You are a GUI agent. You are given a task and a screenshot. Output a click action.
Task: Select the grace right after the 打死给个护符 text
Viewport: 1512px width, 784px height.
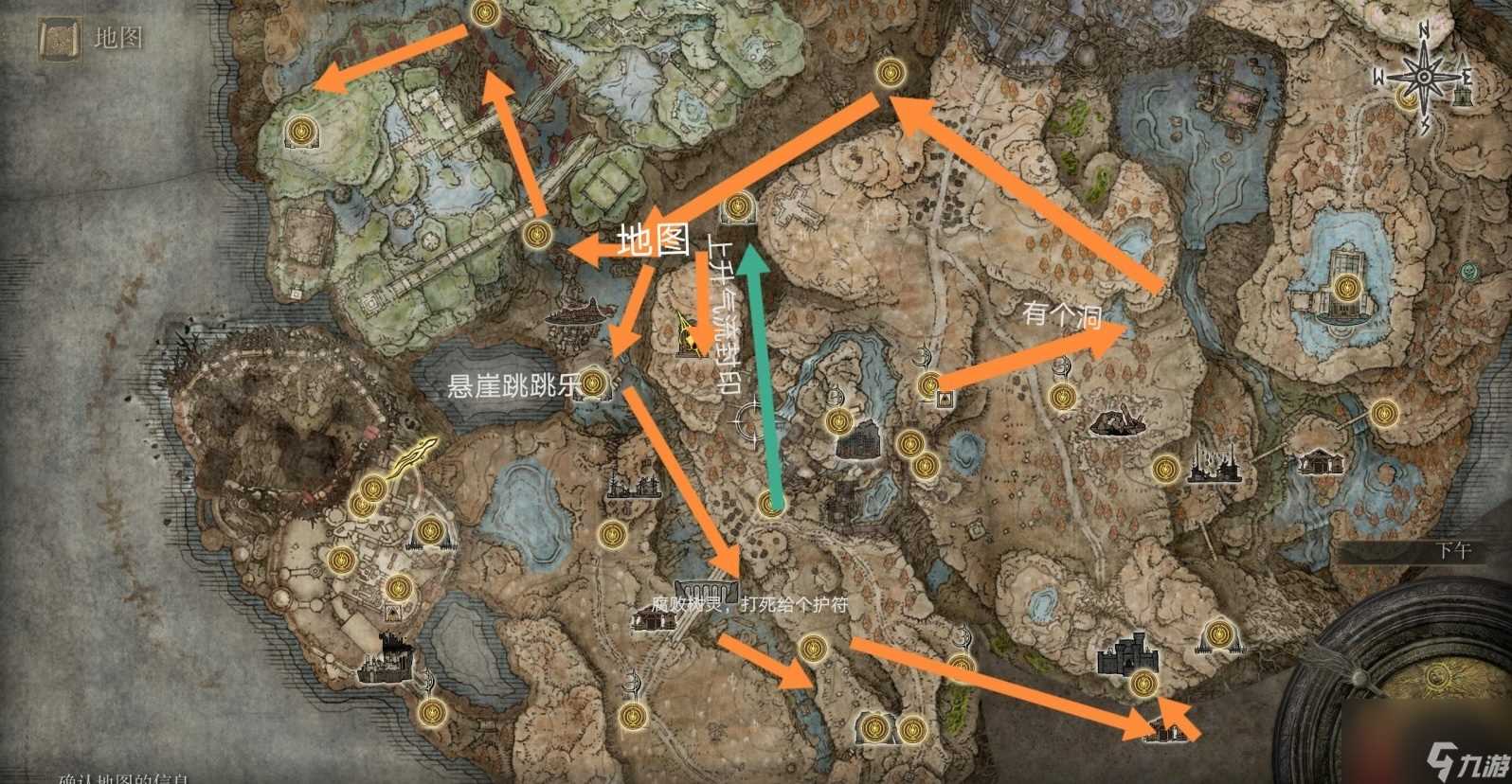pos(810,648)
